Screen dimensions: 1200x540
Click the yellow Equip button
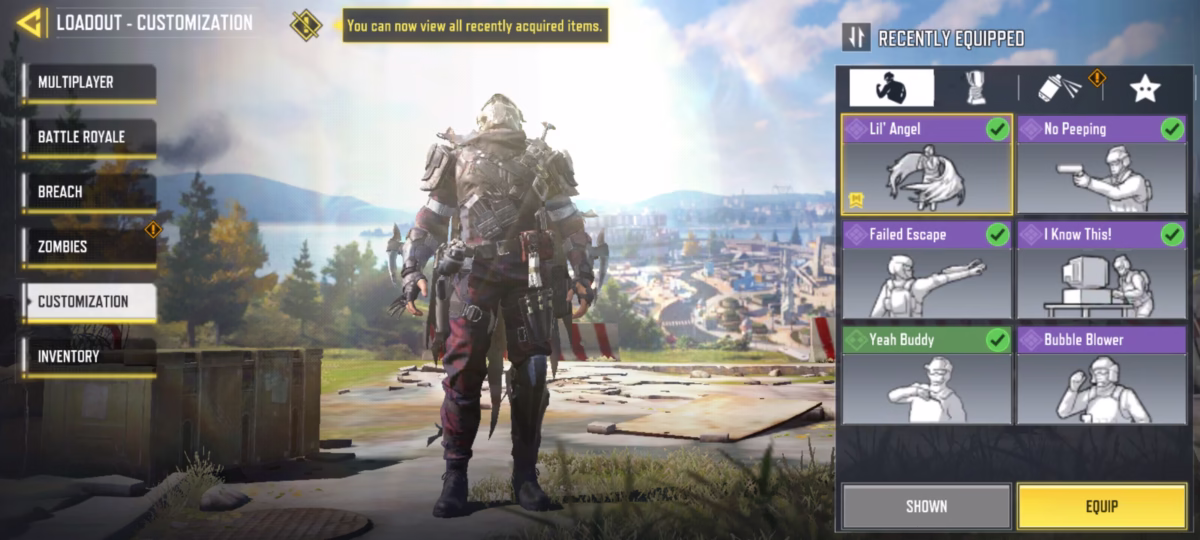(x=1101, y=506)
